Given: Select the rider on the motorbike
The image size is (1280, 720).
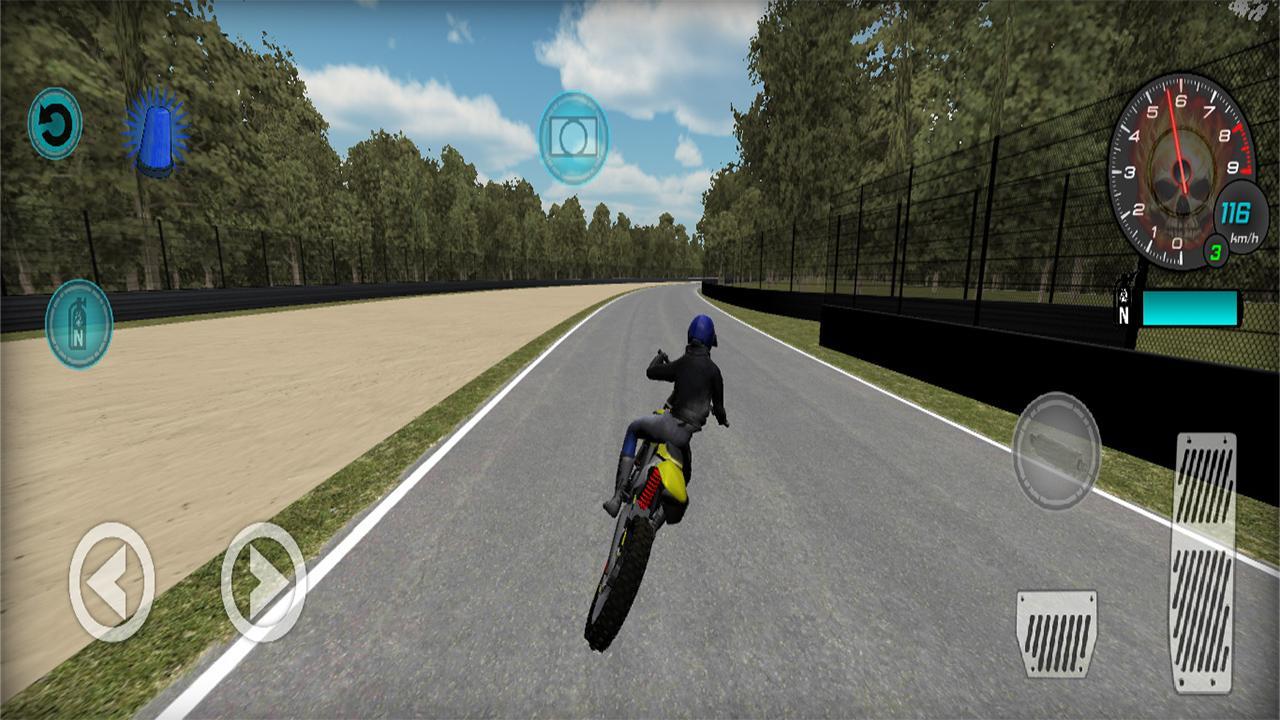Looking at the screenshot, I should point(690,400).
